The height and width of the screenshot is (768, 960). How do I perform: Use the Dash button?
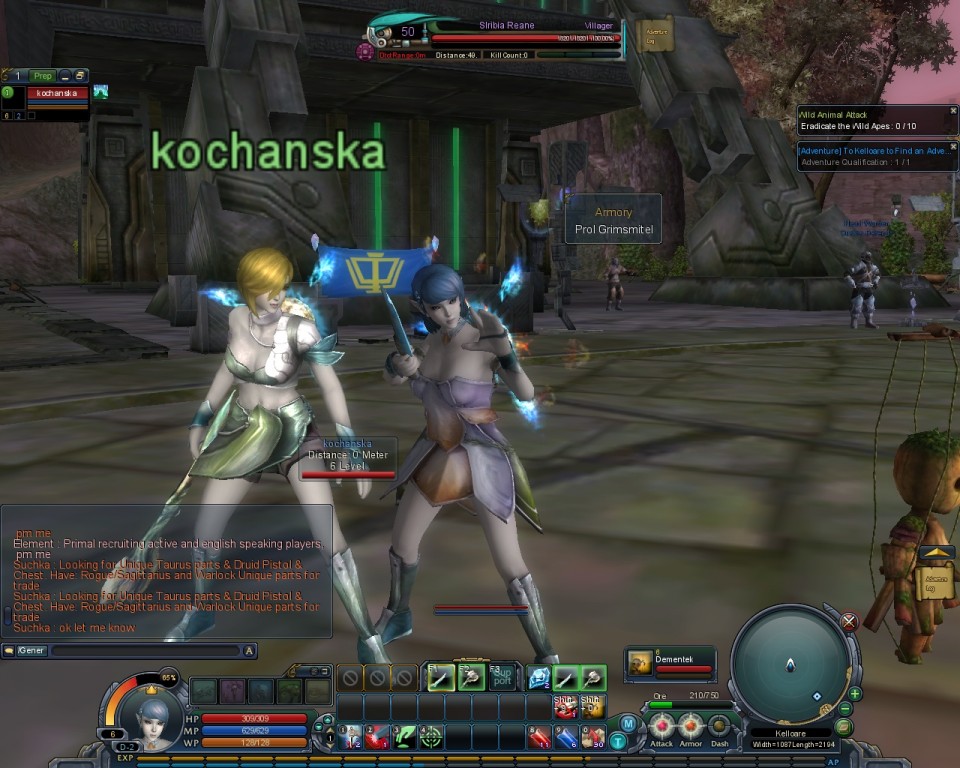pyautogui.click(x=719, y=725)
